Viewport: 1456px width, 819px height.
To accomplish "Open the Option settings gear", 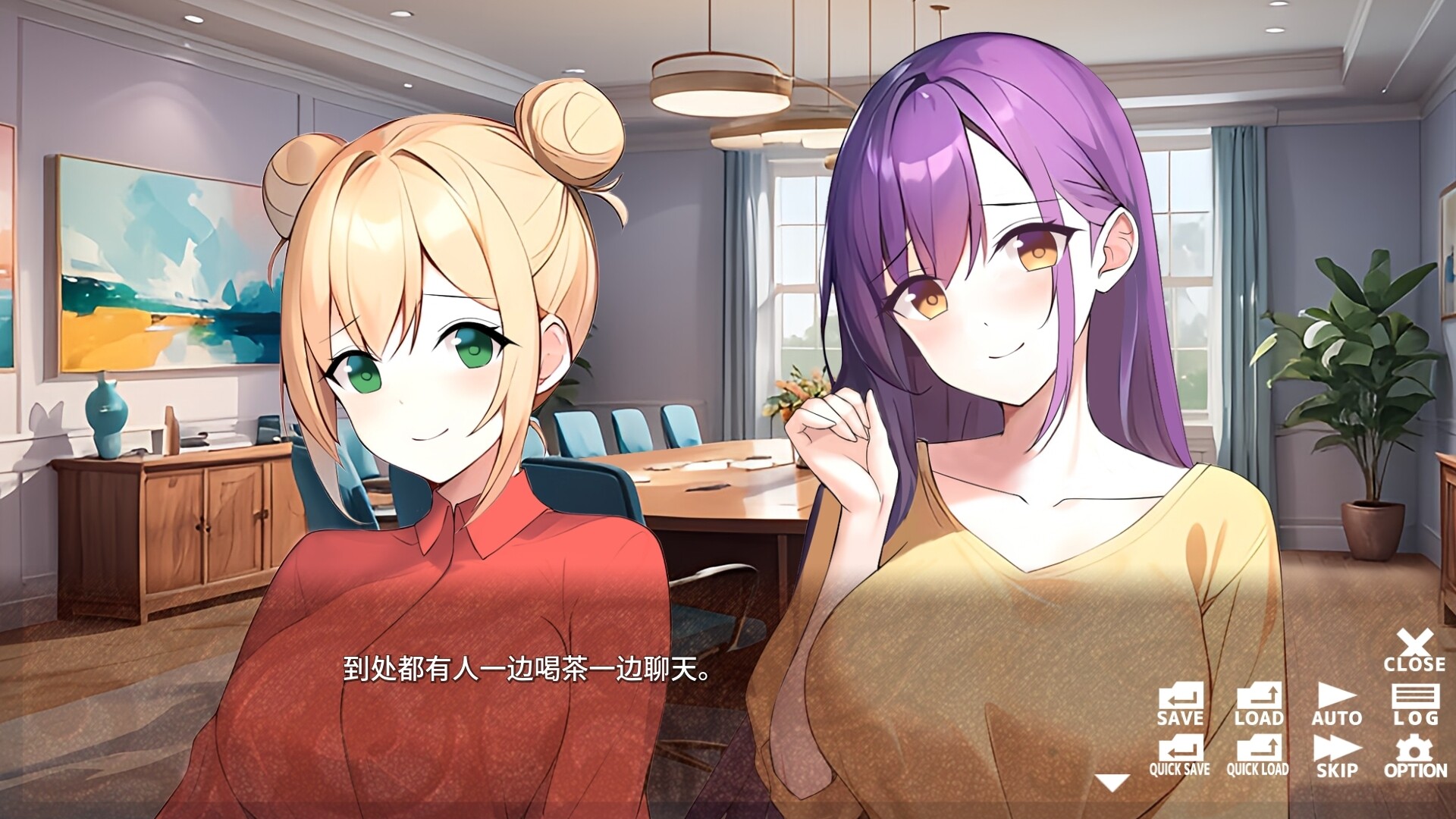I will [x=1415, y=757].
